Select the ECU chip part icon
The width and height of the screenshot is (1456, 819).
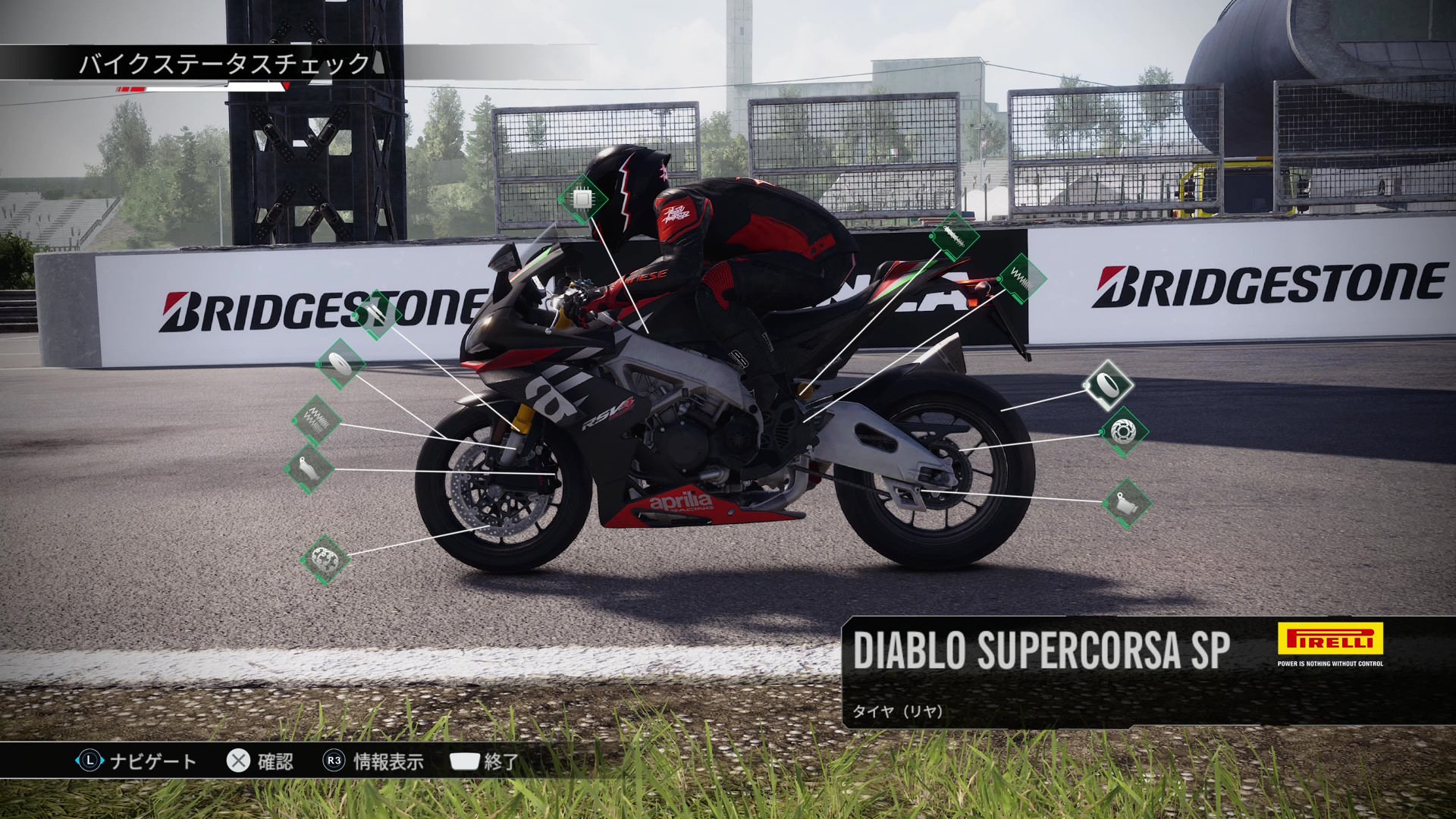pyautogui.click(x=582, y=199)
